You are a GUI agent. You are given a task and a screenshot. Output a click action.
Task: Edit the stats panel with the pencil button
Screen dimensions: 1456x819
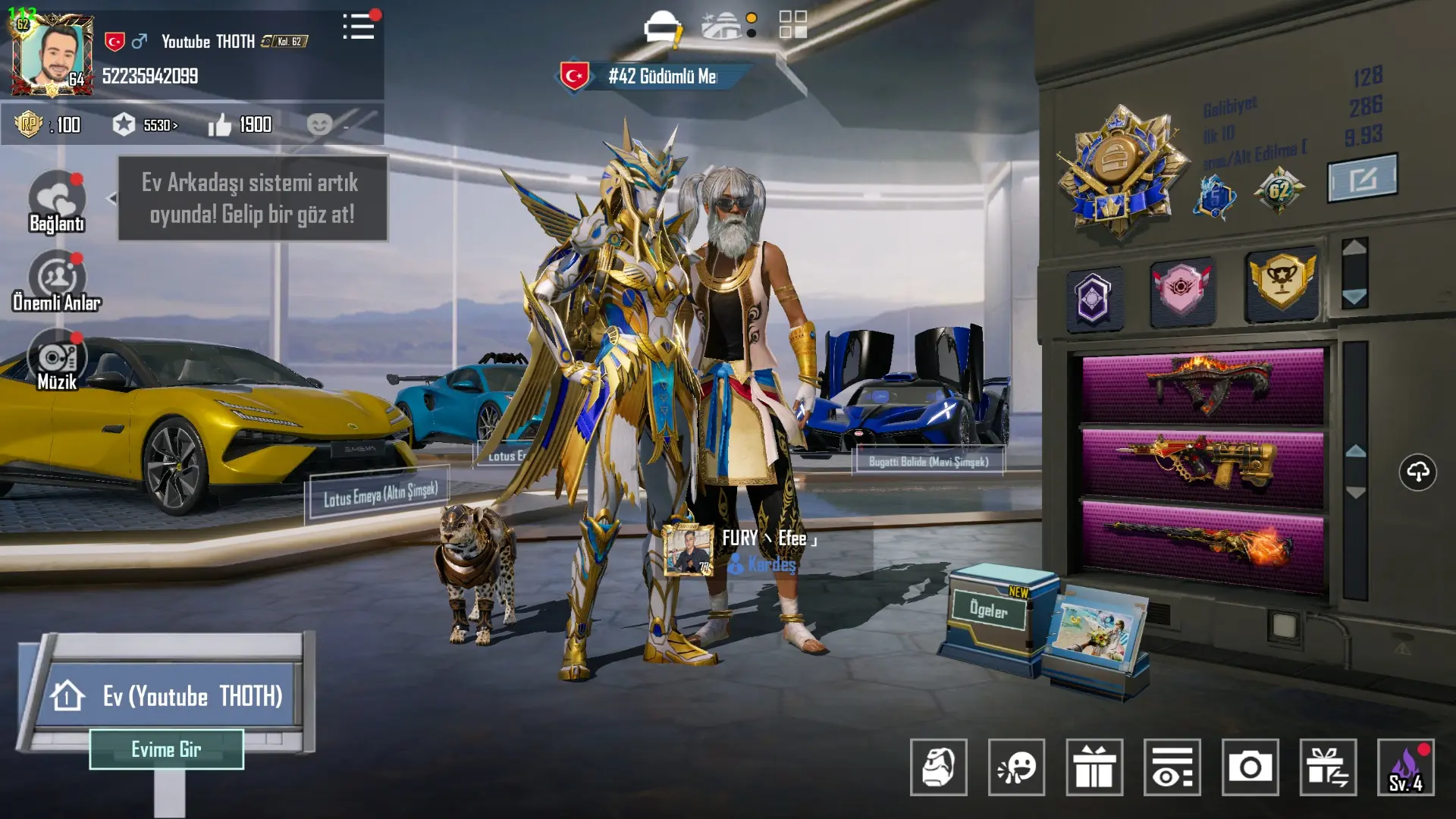pyautogui.click(x=1362, y=179)
